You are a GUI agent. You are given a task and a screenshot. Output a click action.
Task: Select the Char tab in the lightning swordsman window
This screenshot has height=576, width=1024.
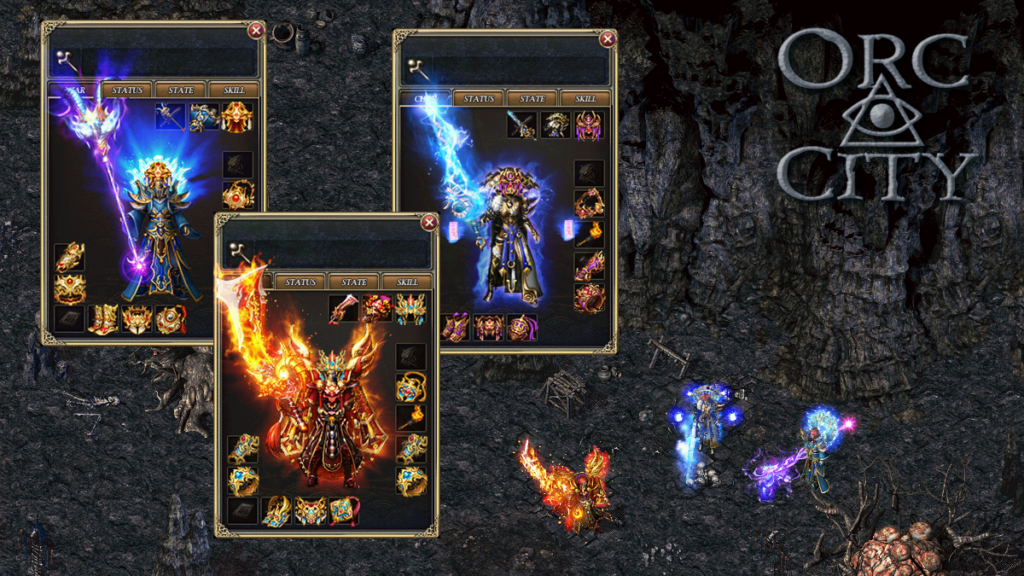point(427,99)
